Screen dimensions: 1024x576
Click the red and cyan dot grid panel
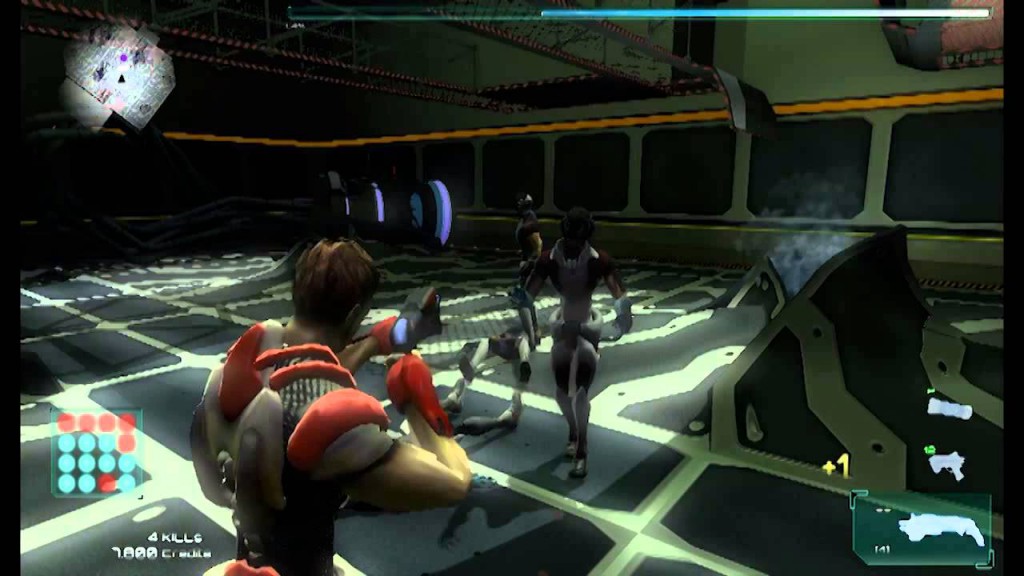tap(97, 452)
